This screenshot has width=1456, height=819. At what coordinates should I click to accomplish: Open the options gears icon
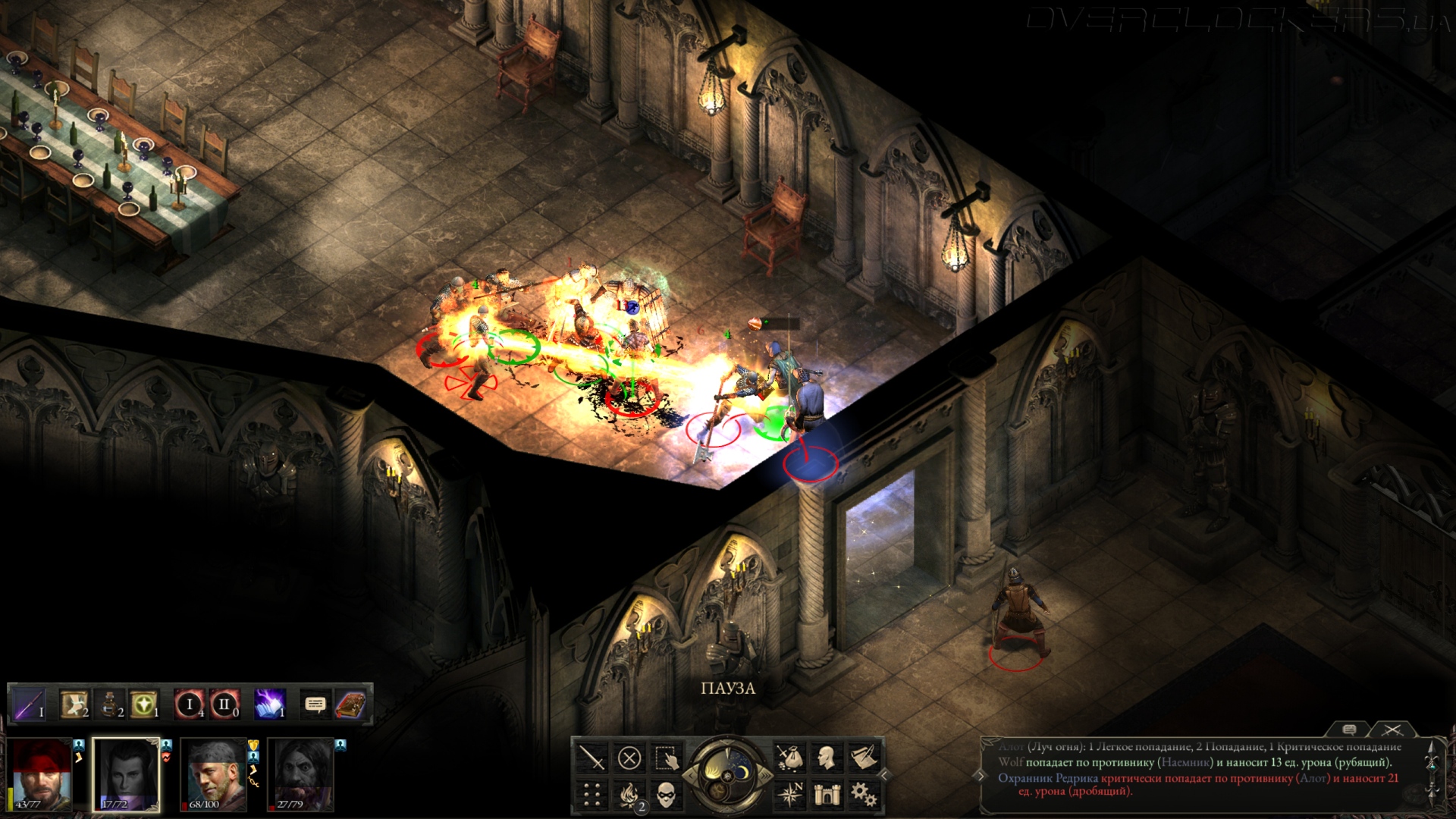coord(864,795)
